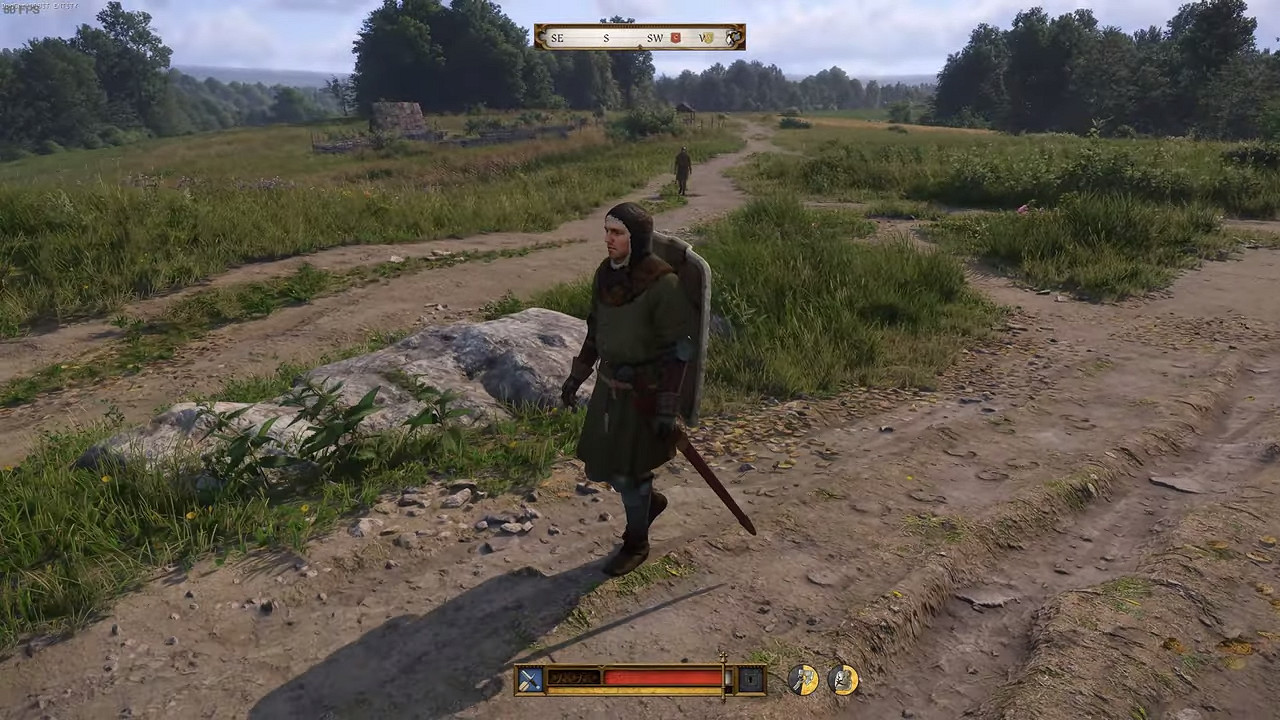Image resolution: width=1280 pixels, height=720 pixels.
Task: Click the gold coat-of-arms compass marker
Action: pos(705,37)
